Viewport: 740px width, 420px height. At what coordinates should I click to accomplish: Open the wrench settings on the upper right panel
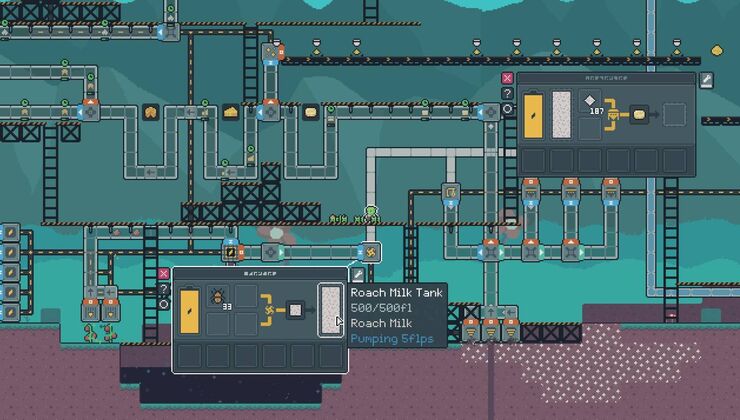click(x=705, y=78)
